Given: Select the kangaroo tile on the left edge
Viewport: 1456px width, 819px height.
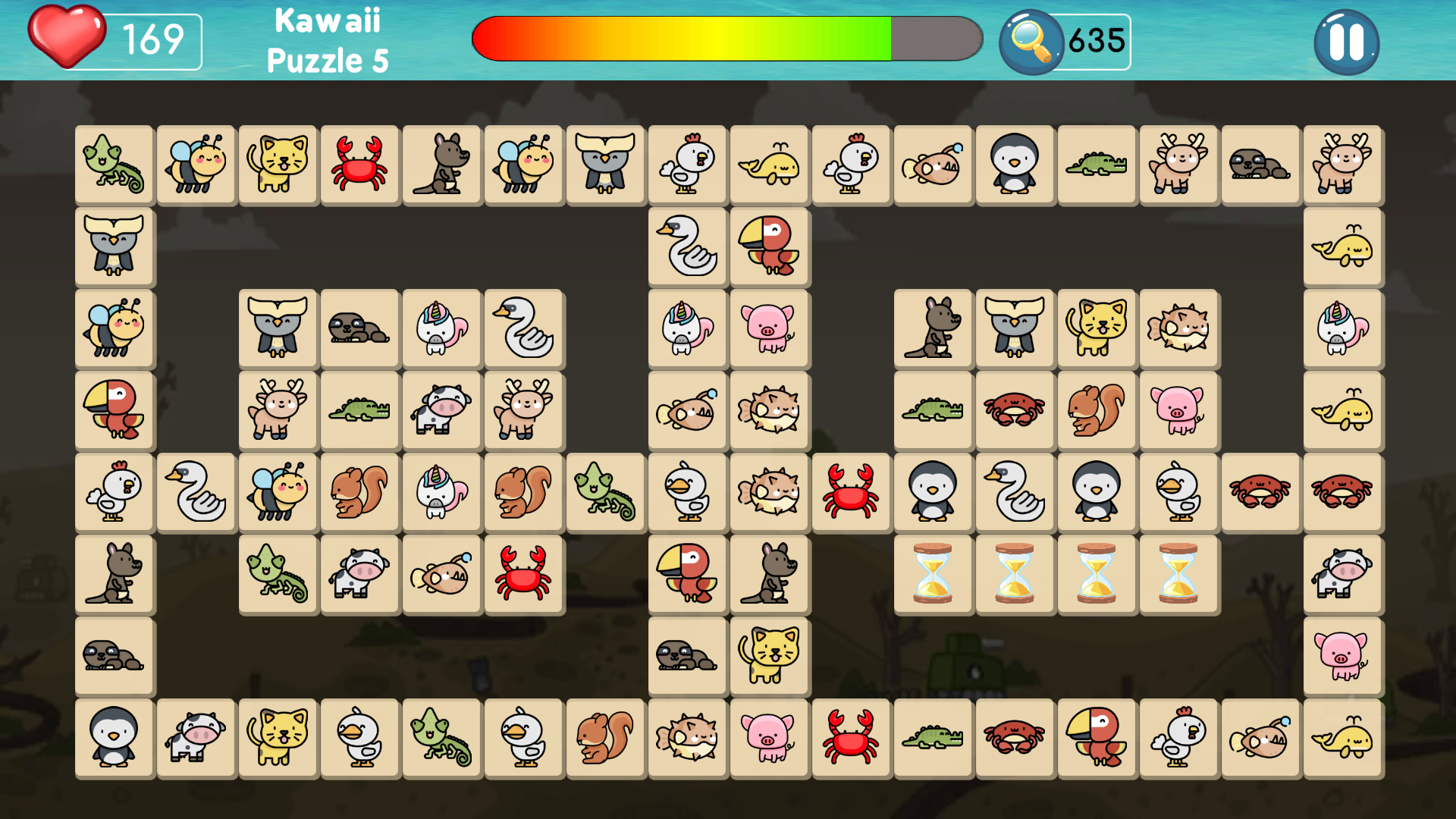Looking at the screenshot, I should pos(114,574).
